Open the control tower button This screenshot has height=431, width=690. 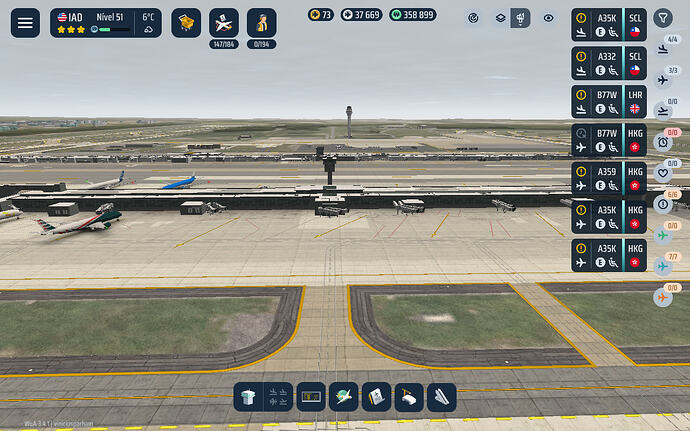(249, 397)
